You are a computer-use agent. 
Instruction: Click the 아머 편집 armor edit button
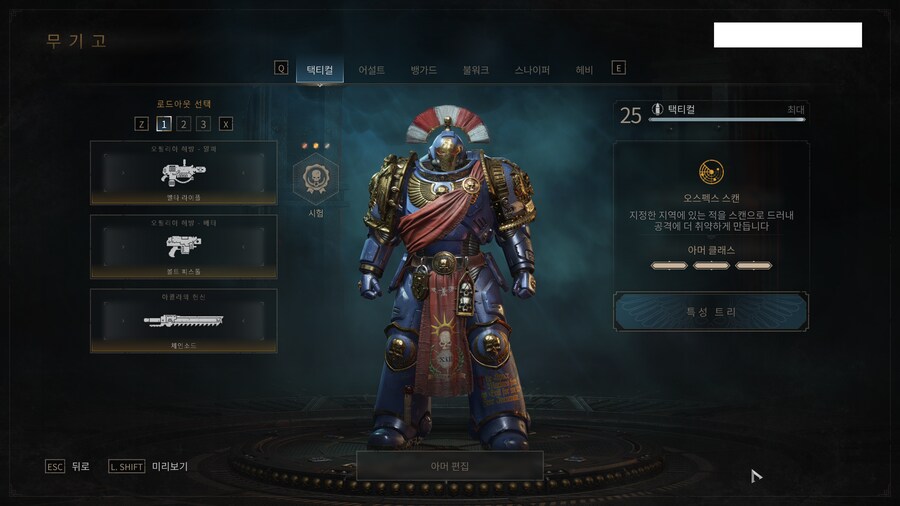pyautogui.click(x=449, y=466)
